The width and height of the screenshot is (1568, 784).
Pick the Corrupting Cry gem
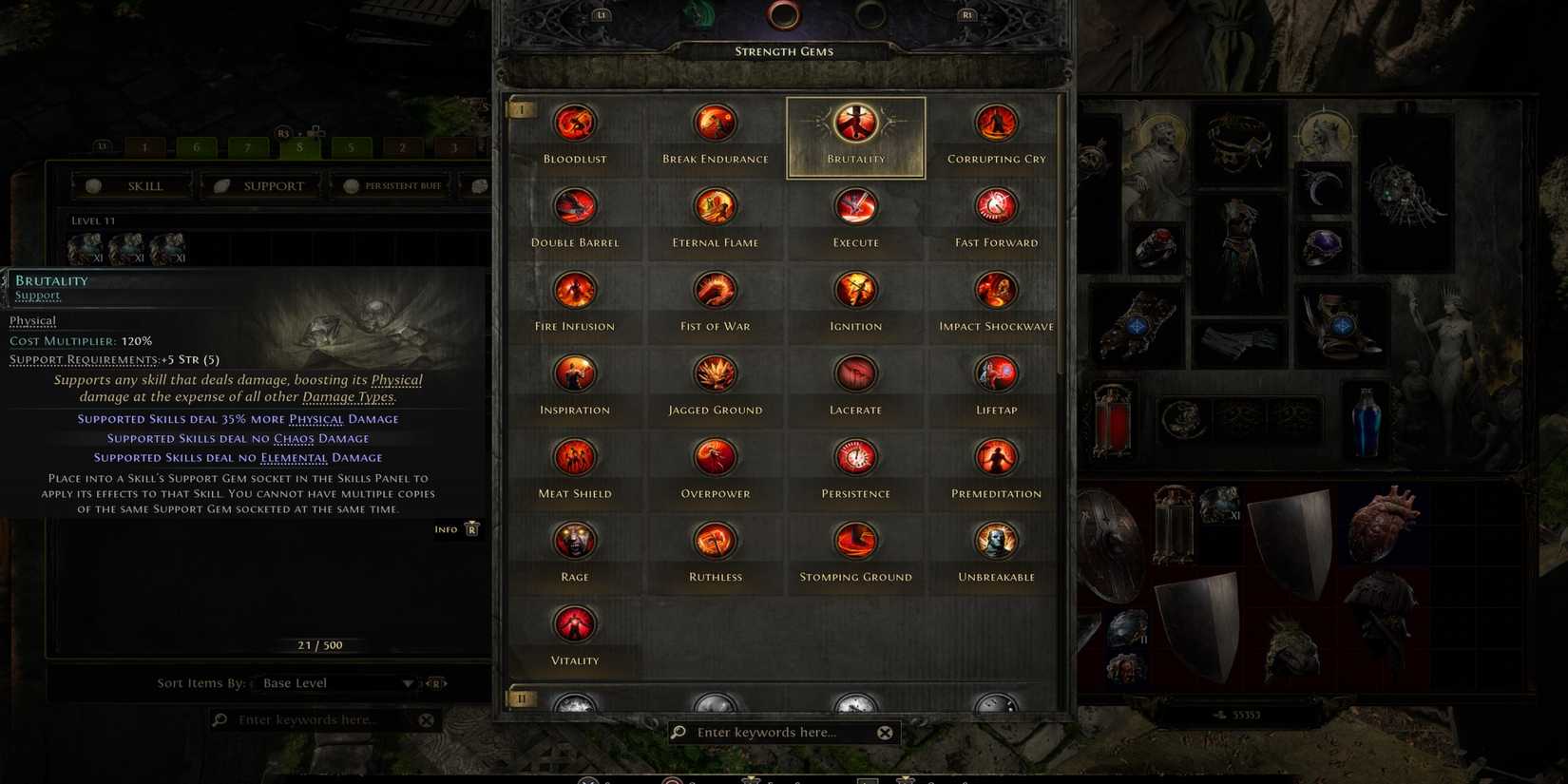[995, 122]
